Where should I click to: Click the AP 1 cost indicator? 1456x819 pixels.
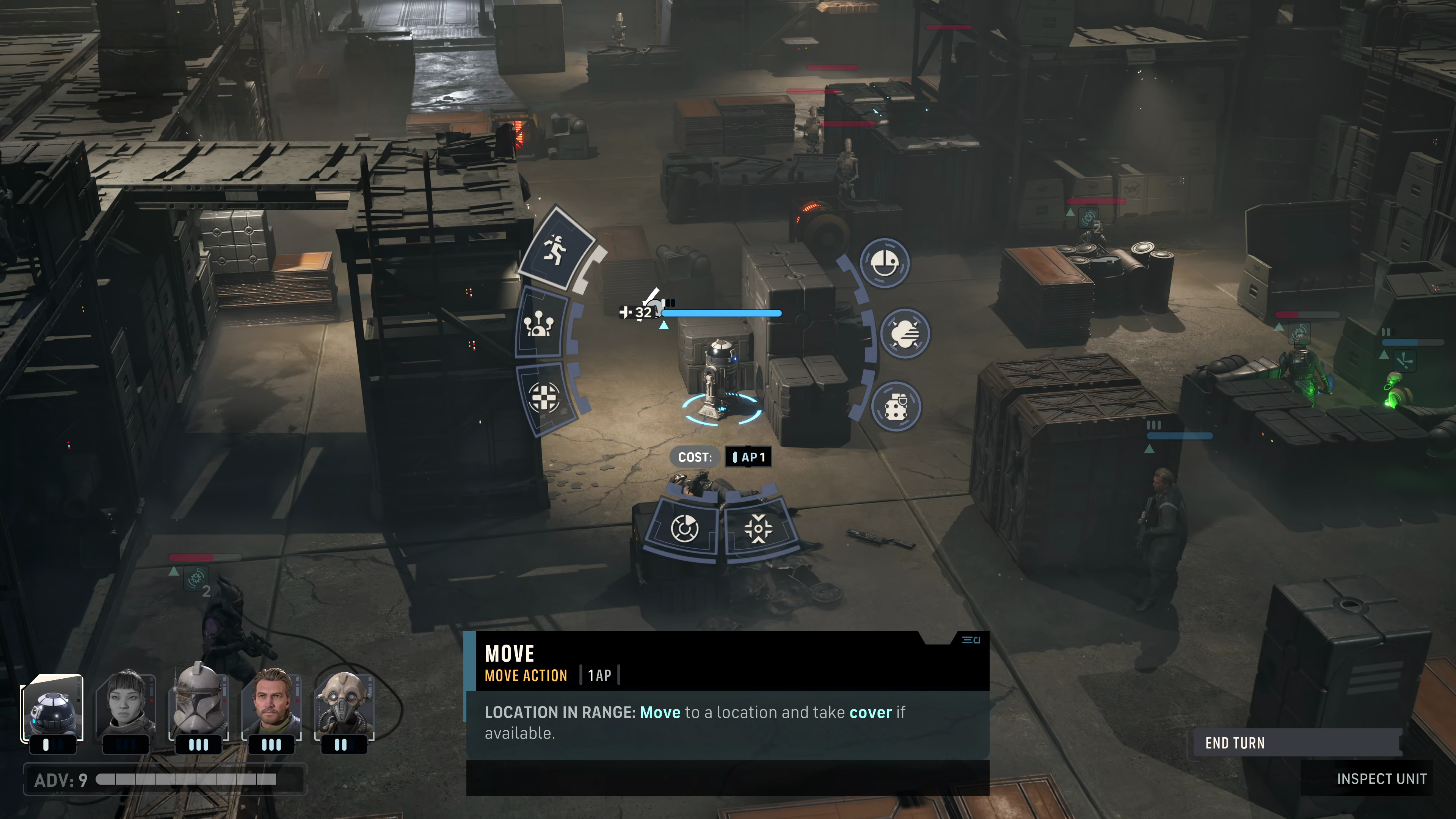[x=748, y=457]
